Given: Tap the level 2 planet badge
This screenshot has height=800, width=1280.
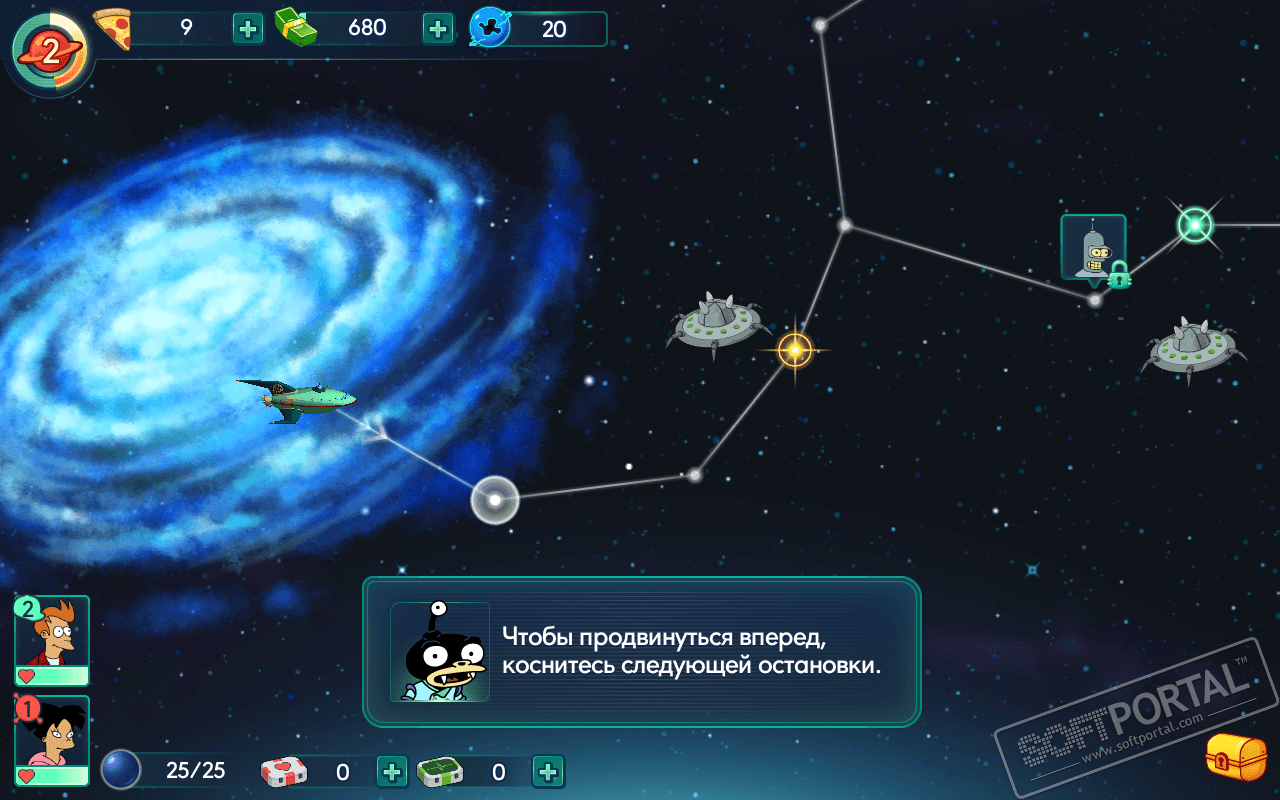Looking at the screenshot, I should tap(49, 47).
